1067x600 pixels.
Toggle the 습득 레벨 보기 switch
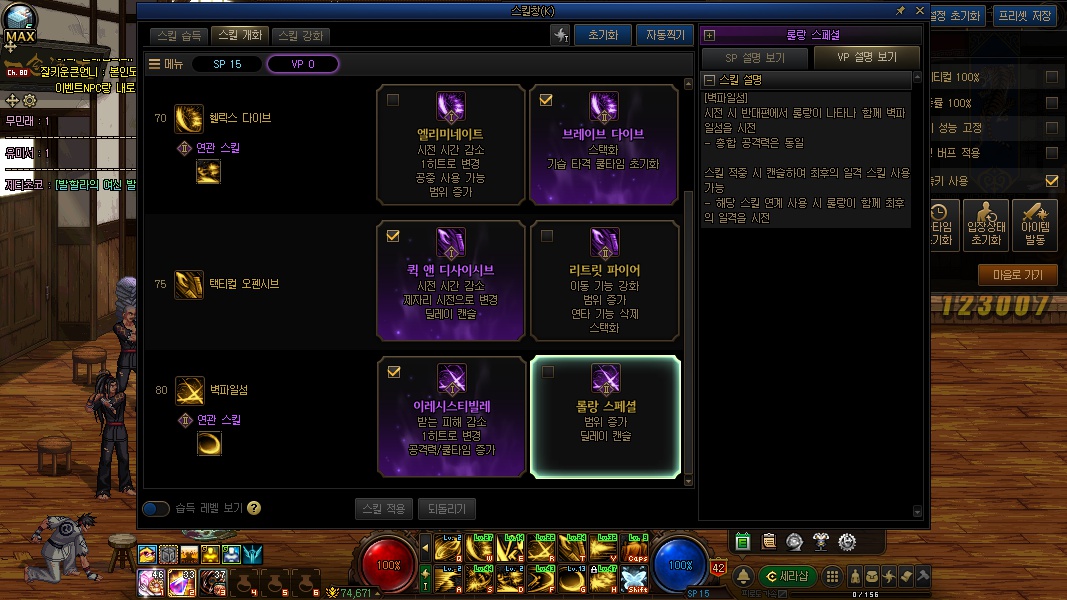pyautogui.click(x=156, y=509)
